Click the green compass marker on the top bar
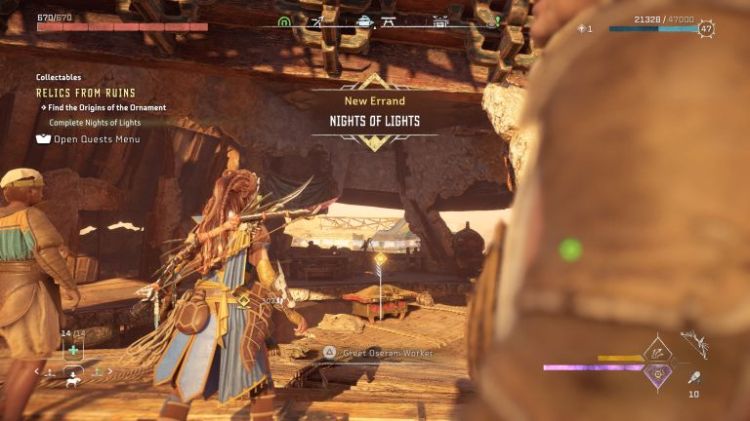Image resolution: width=750 pixels, height=421 pixels. click(x=285, y=20)
